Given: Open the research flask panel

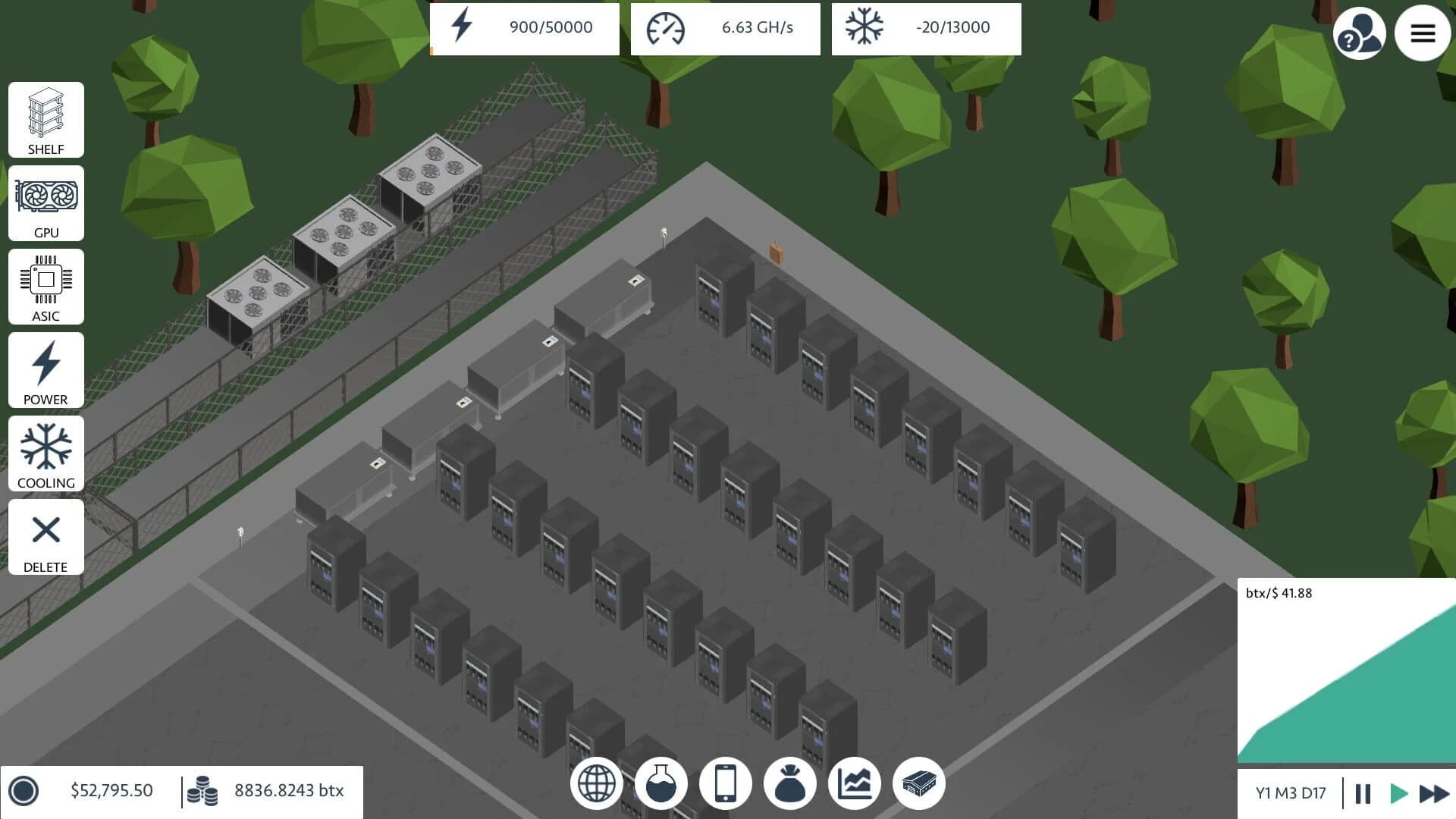Looking at the screenshot, I should [x=661, y=783].
